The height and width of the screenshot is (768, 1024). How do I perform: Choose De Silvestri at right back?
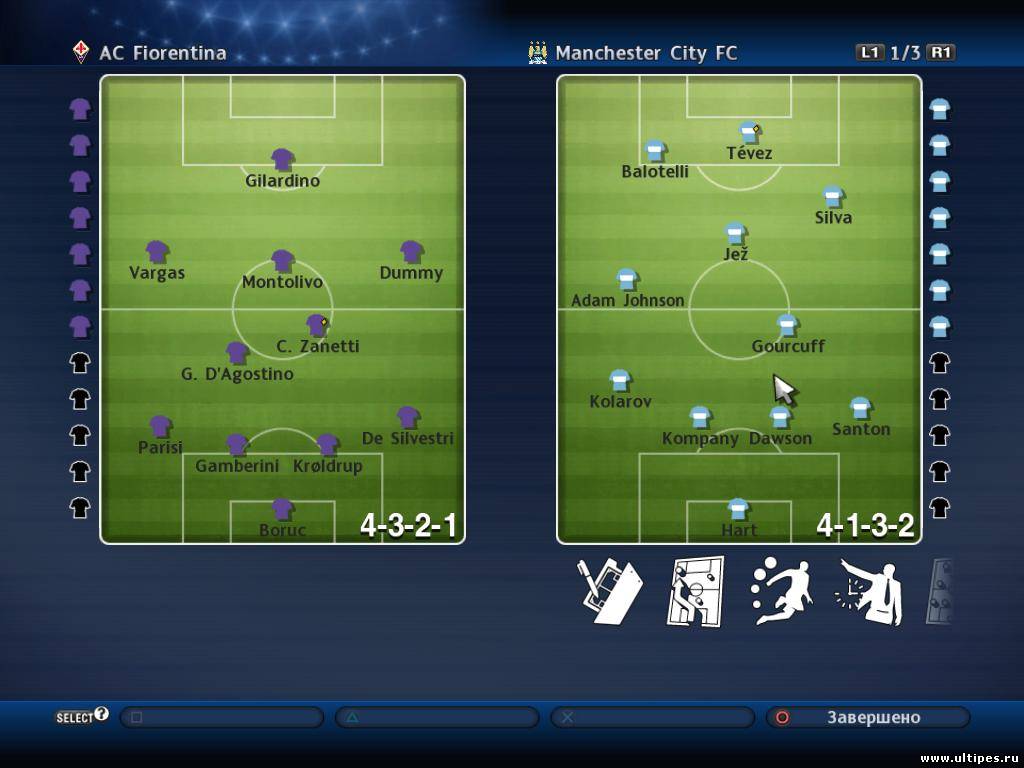pos(408,417)
